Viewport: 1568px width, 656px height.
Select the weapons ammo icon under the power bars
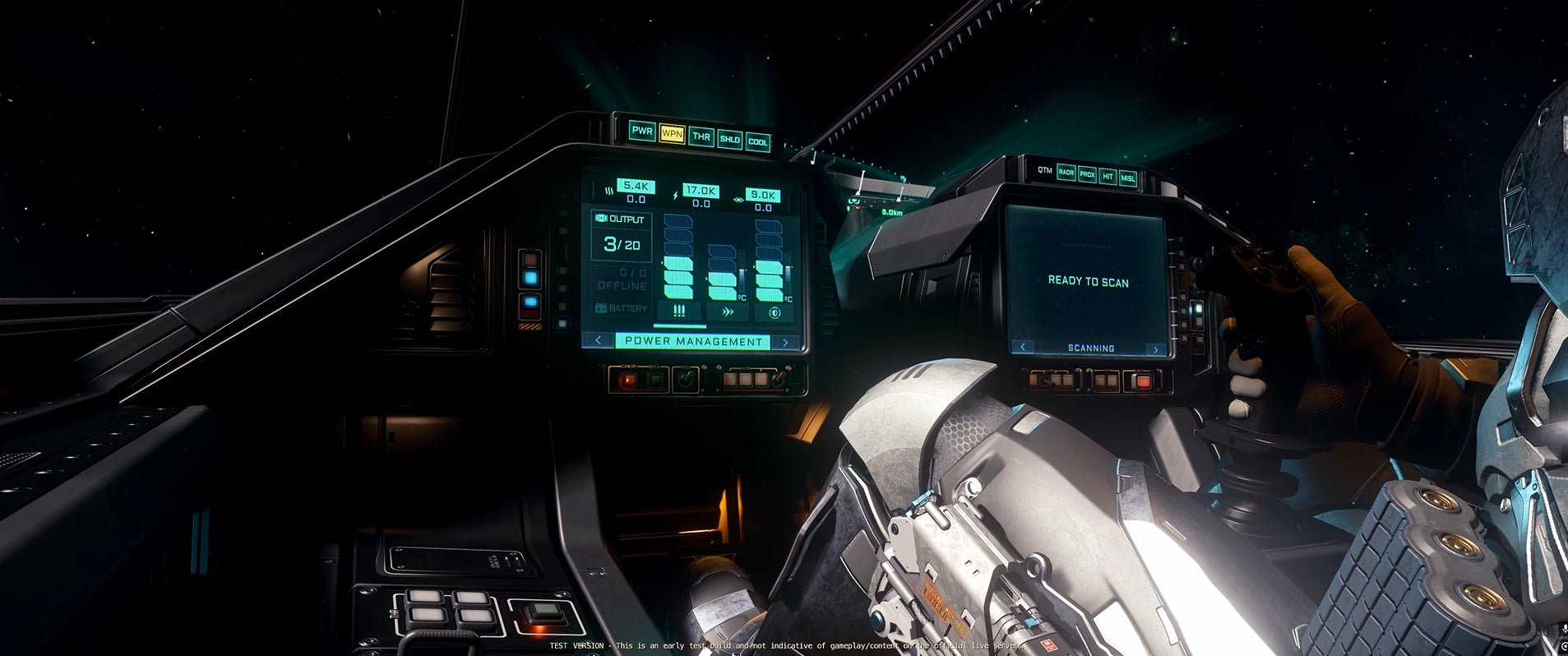[x=679, y=311]
